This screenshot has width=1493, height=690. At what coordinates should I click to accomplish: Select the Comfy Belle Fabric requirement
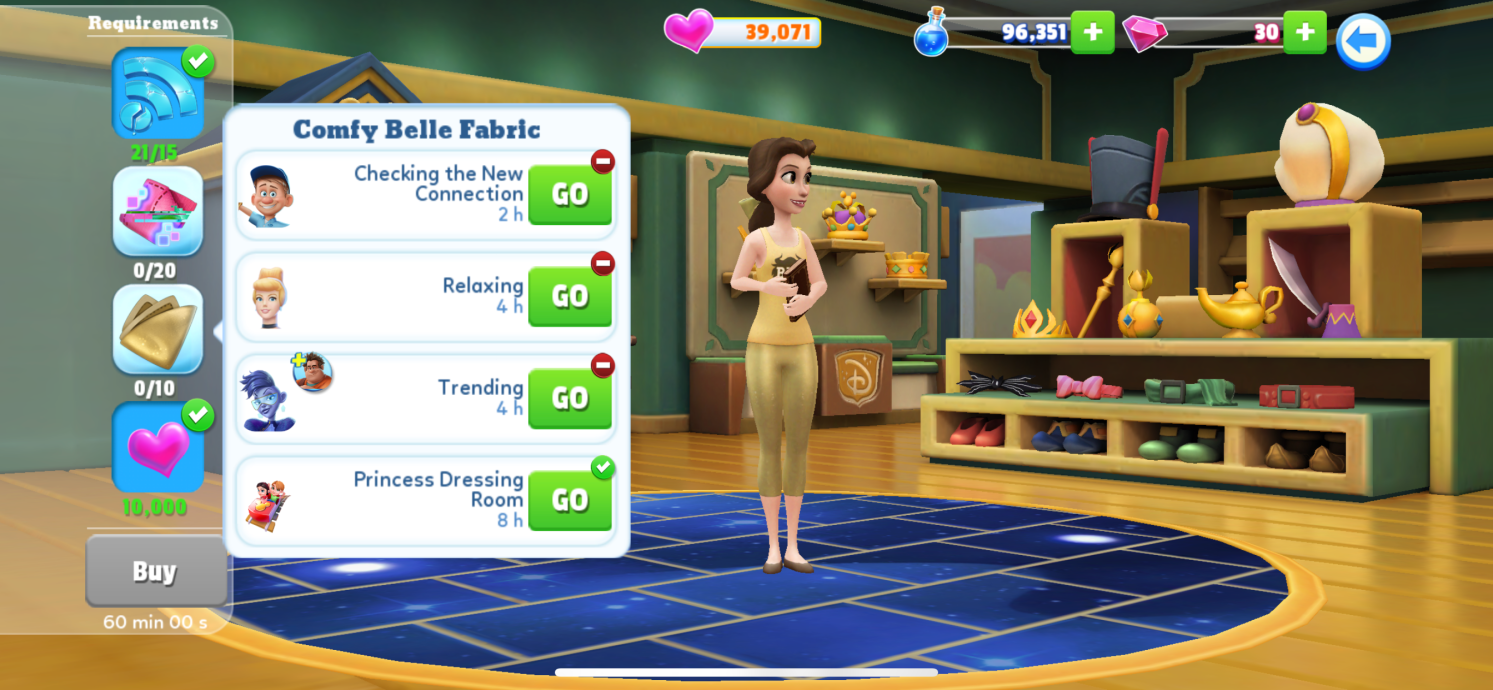click(158, 329)
